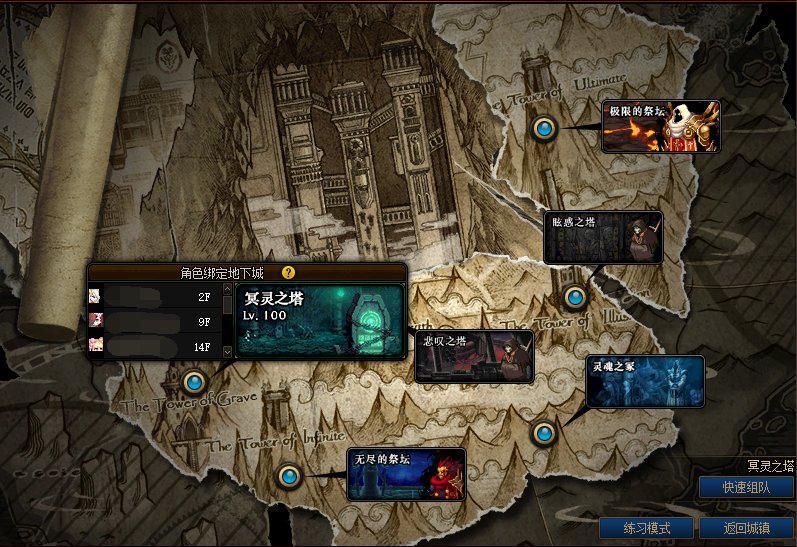
Task: Click 返回城镇 to return to town
Action: (x=746, y=528)
